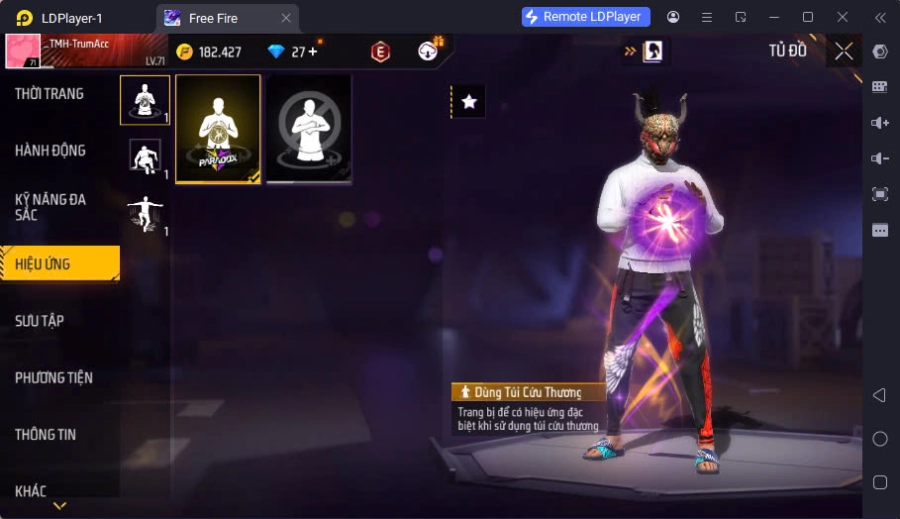Open Remote LDPlayer
The height and width of the screenshot is (519, 900).
click(x=586, y=17)
